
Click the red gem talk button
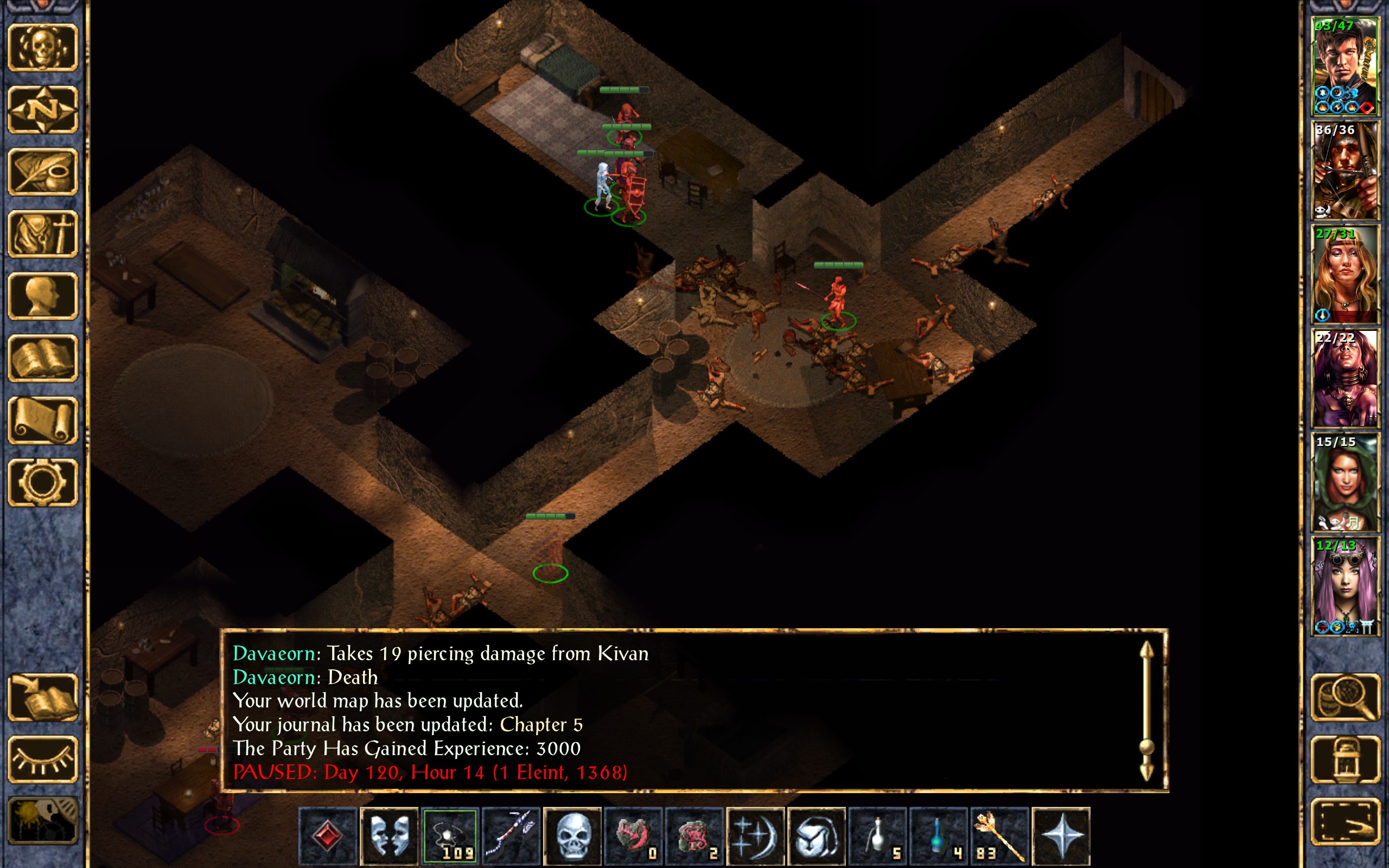tap(328, 836)
